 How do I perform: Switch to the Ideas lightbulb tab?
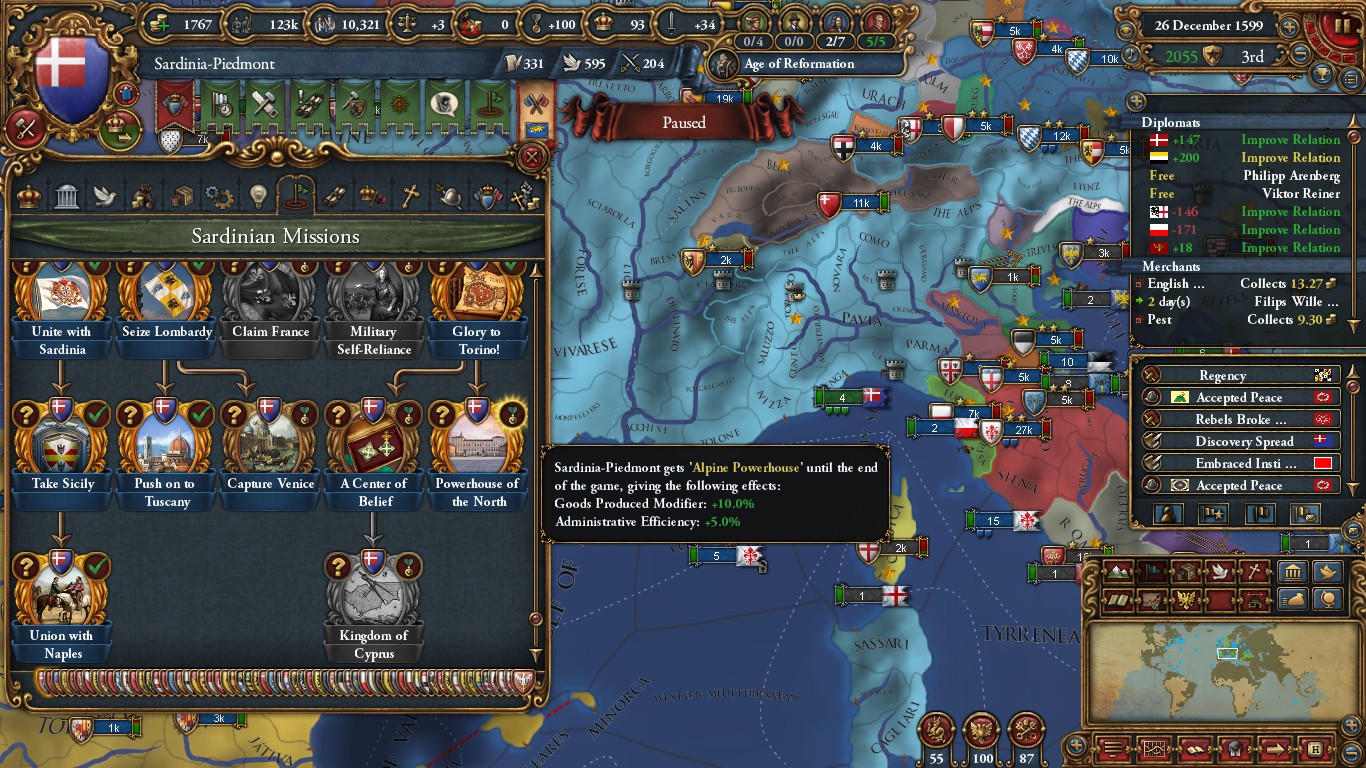(x=258, y=197)
